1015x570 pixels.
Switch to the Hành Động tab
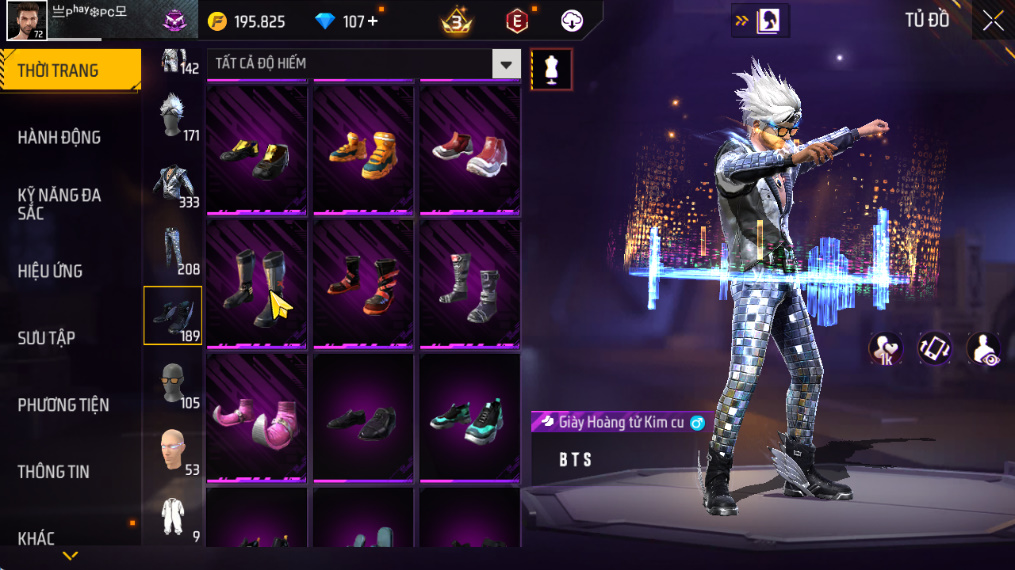[x=60, y=137]
